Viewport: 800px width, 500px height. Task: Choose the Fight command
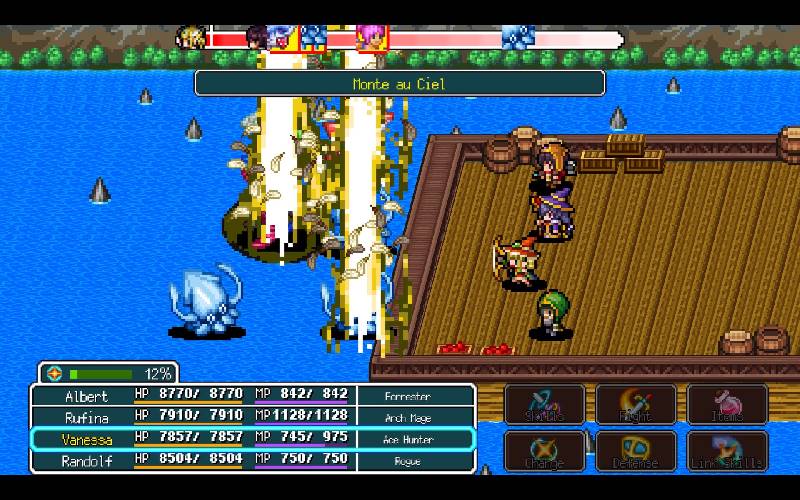636,404
